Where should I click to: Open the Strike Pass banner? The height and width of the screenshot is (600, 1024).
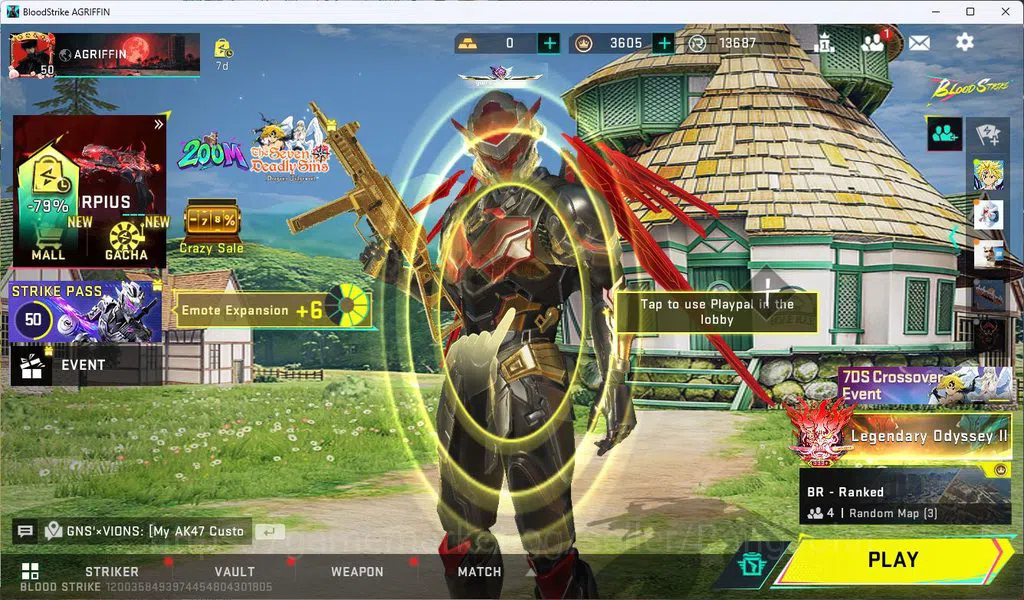coord(86,311)
